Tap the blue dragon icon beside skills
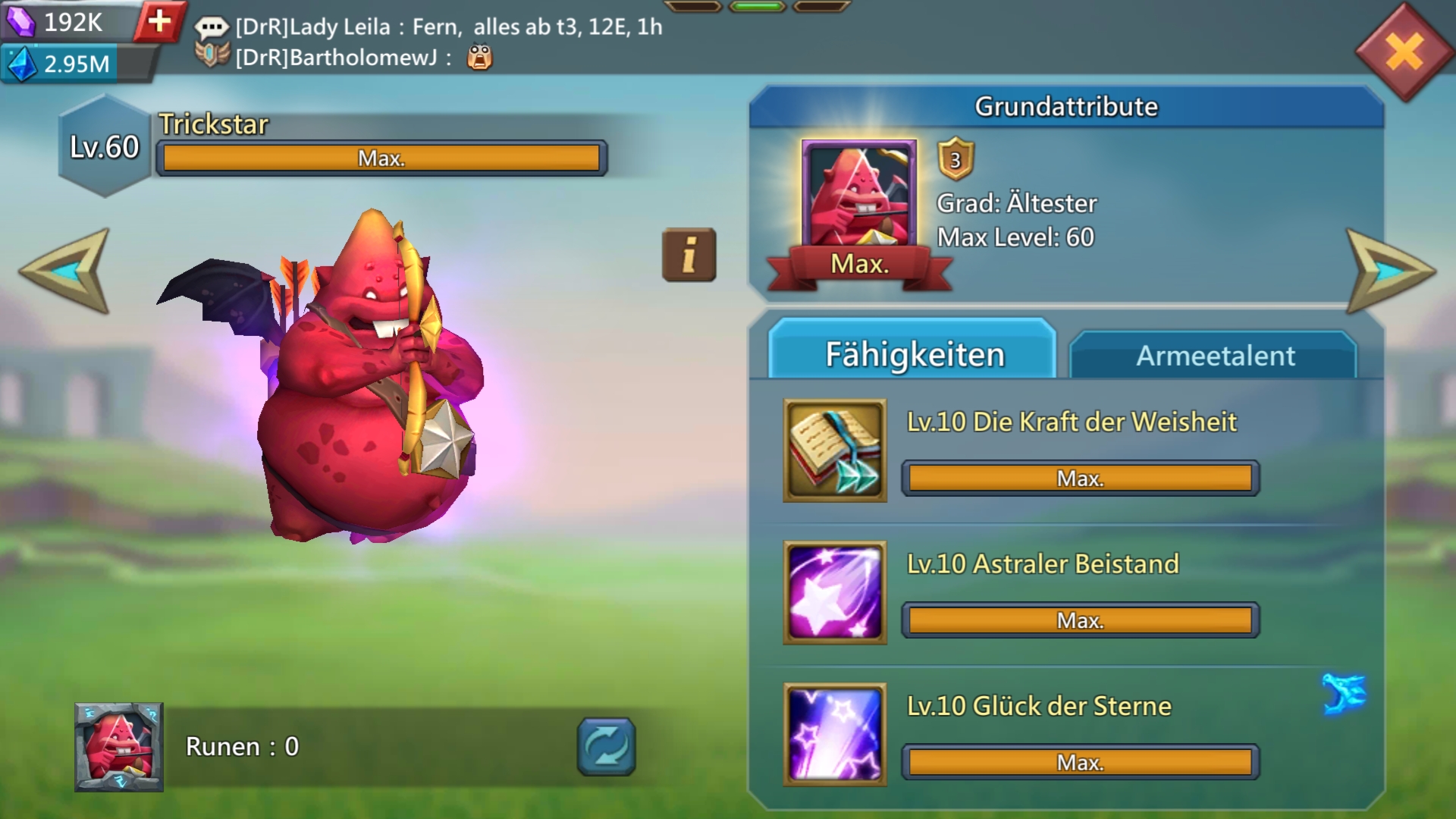 [1345, 693]
